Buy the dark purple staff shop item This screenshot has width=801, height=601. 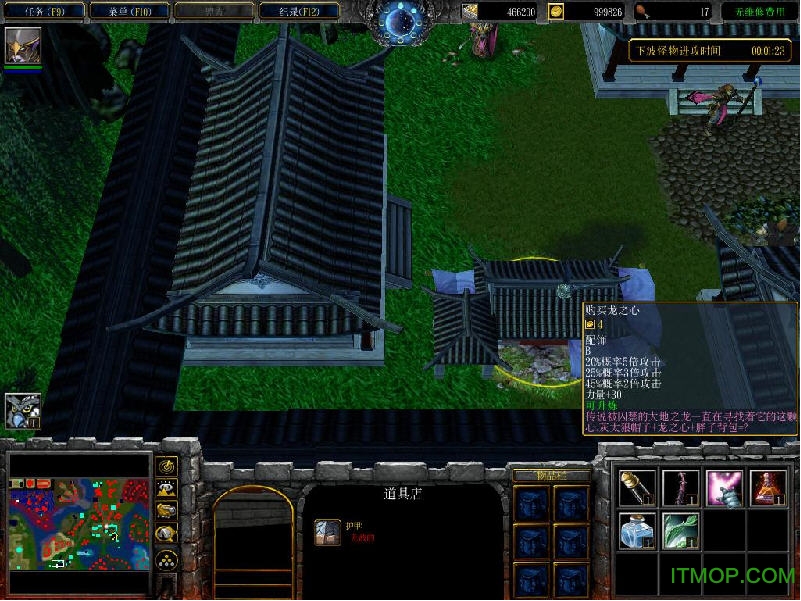681,488
